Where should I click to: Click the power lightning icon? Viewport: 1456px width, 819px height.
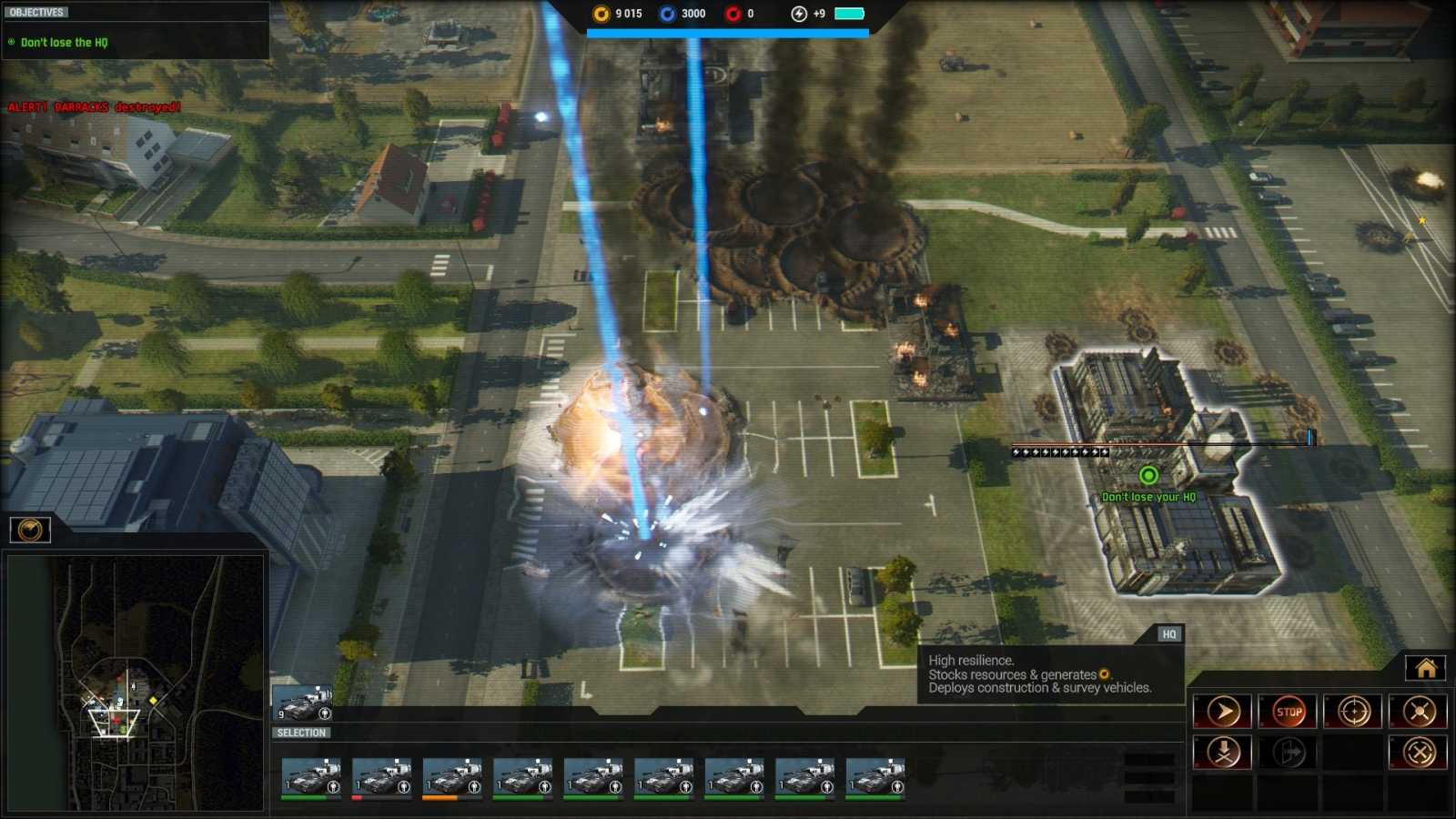tap(797, 14)
